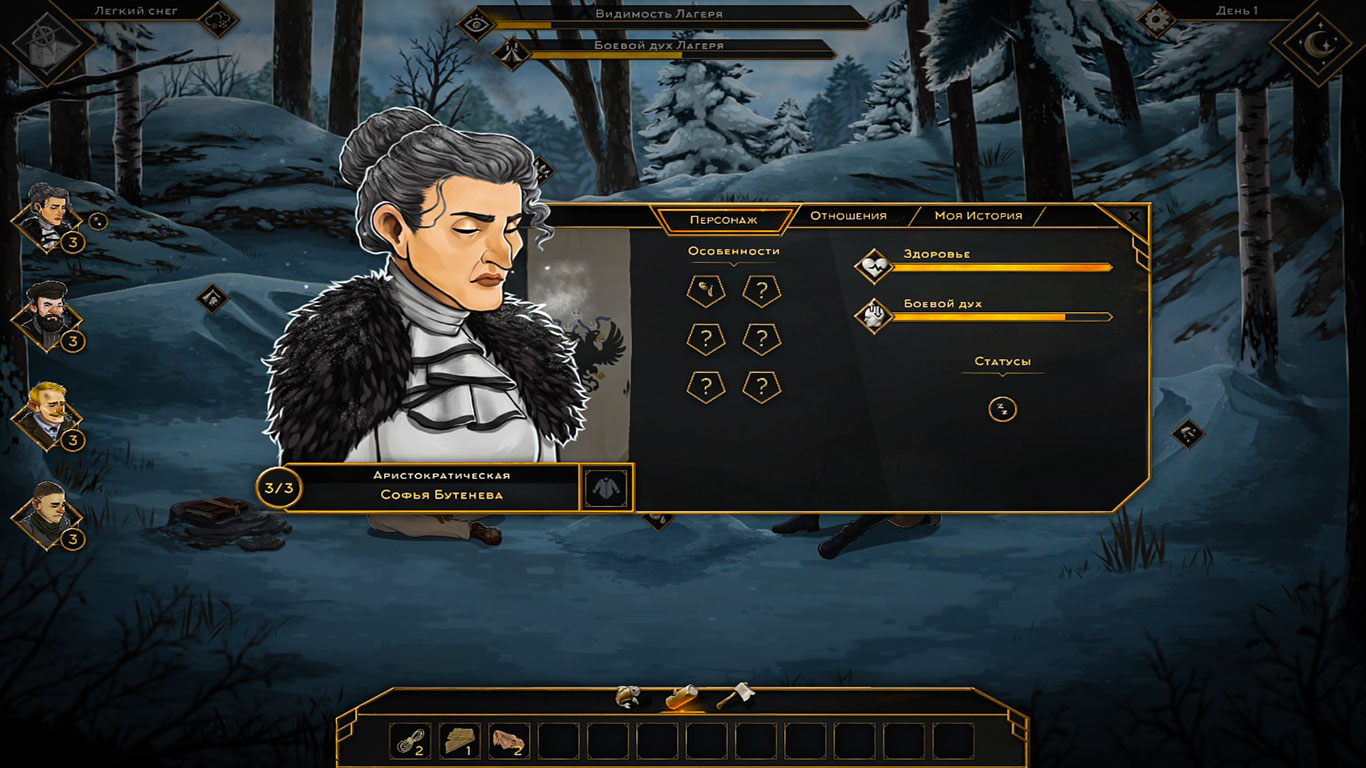
Task: Open settings with the gear icon
Action: (1157, 19)
